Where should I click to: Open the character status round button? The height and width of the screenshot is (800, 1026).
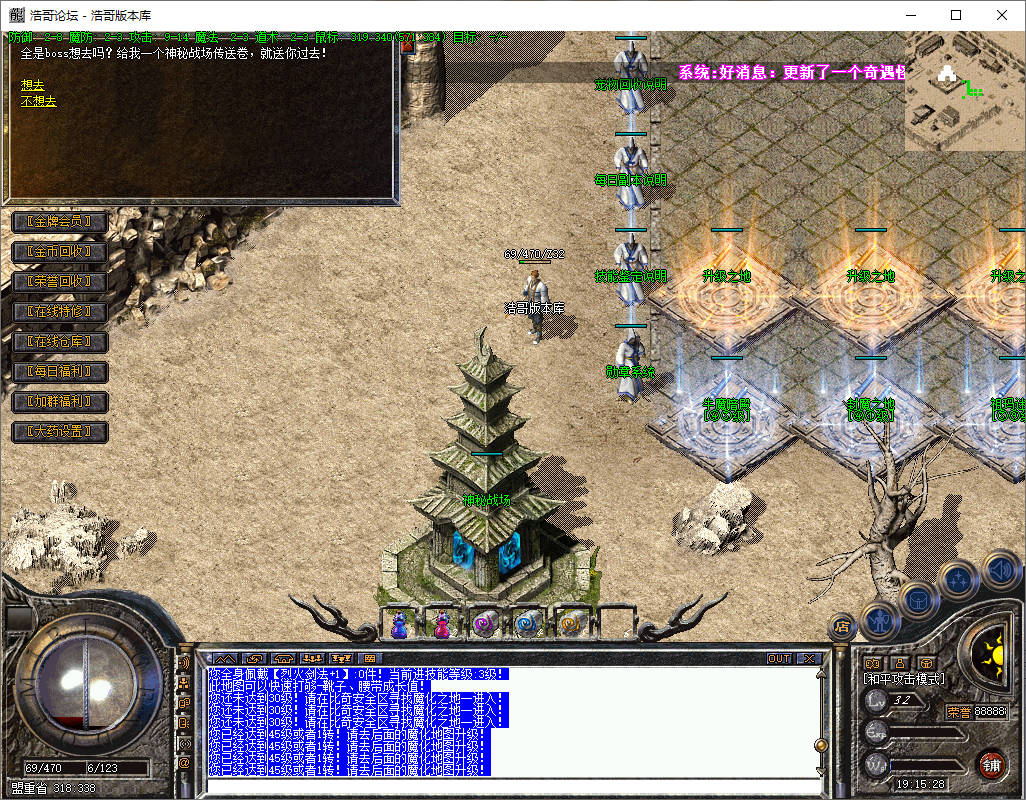880,620
